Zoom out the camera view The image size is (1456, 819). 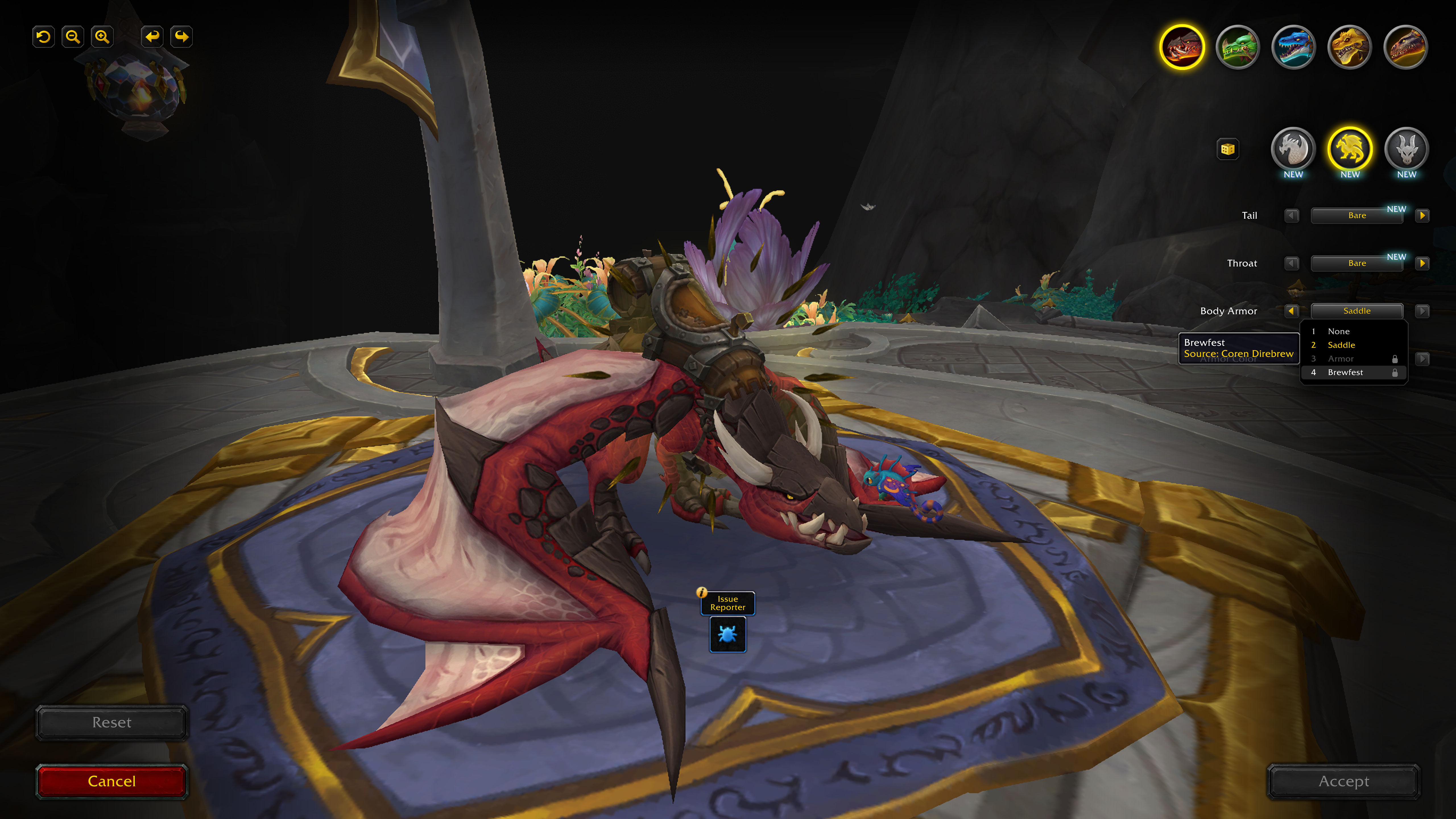point(73,37)
